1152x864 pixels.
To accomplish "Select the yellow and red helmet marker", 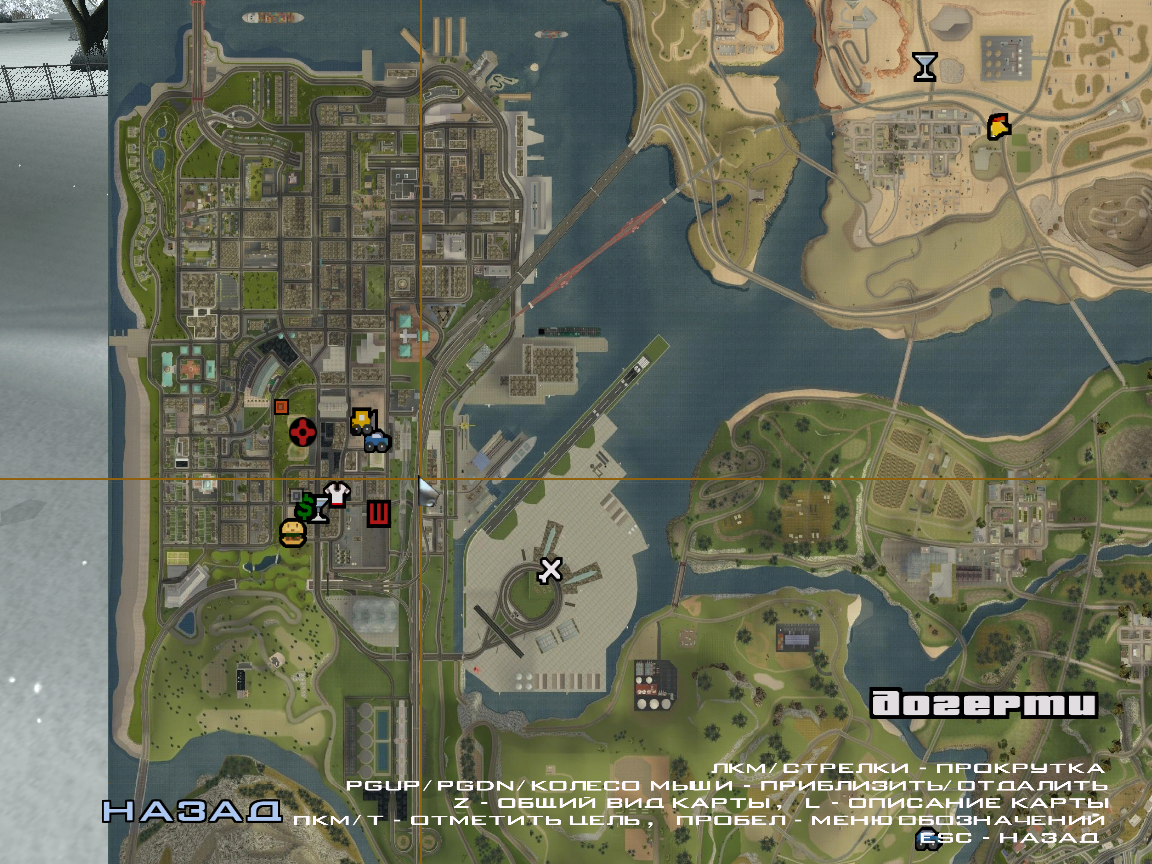I will (998, 126).
